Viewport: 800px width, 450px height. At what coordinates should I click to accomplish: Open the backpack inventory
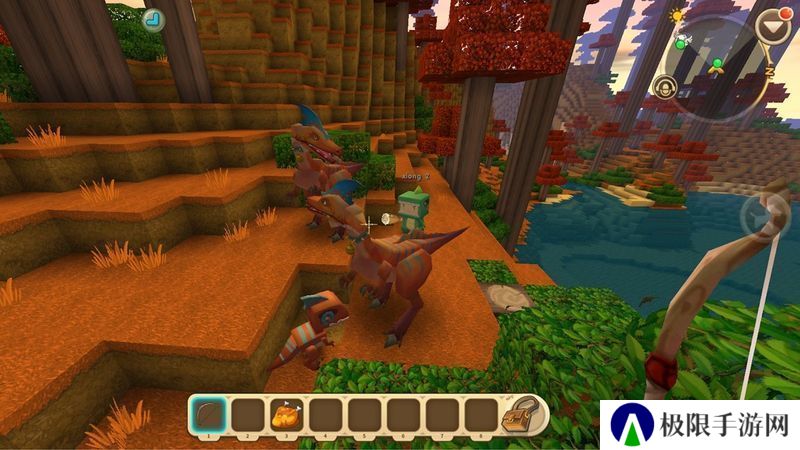[522, 413]
